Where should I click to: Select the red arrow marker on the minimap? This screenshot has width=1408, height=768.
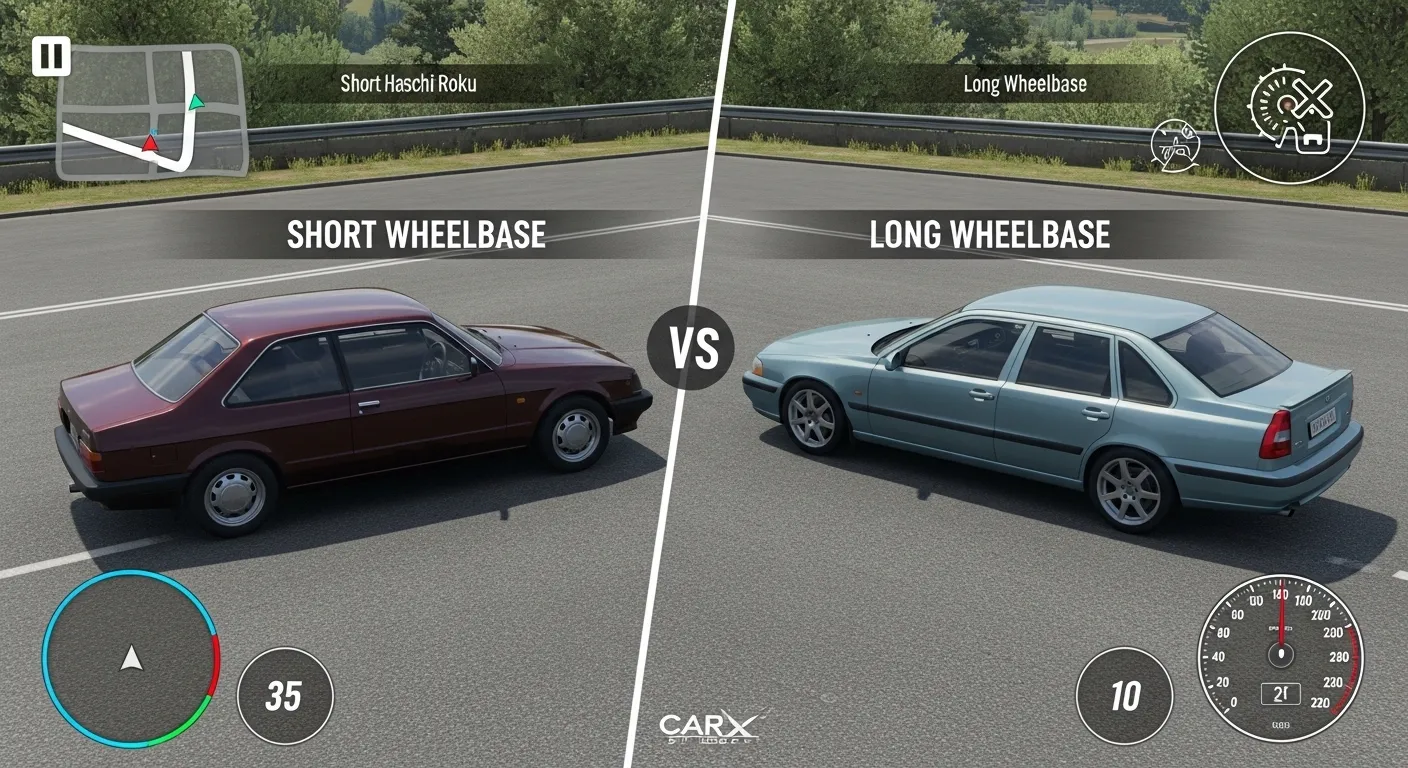pyautogui.click(x=150, y=142)
